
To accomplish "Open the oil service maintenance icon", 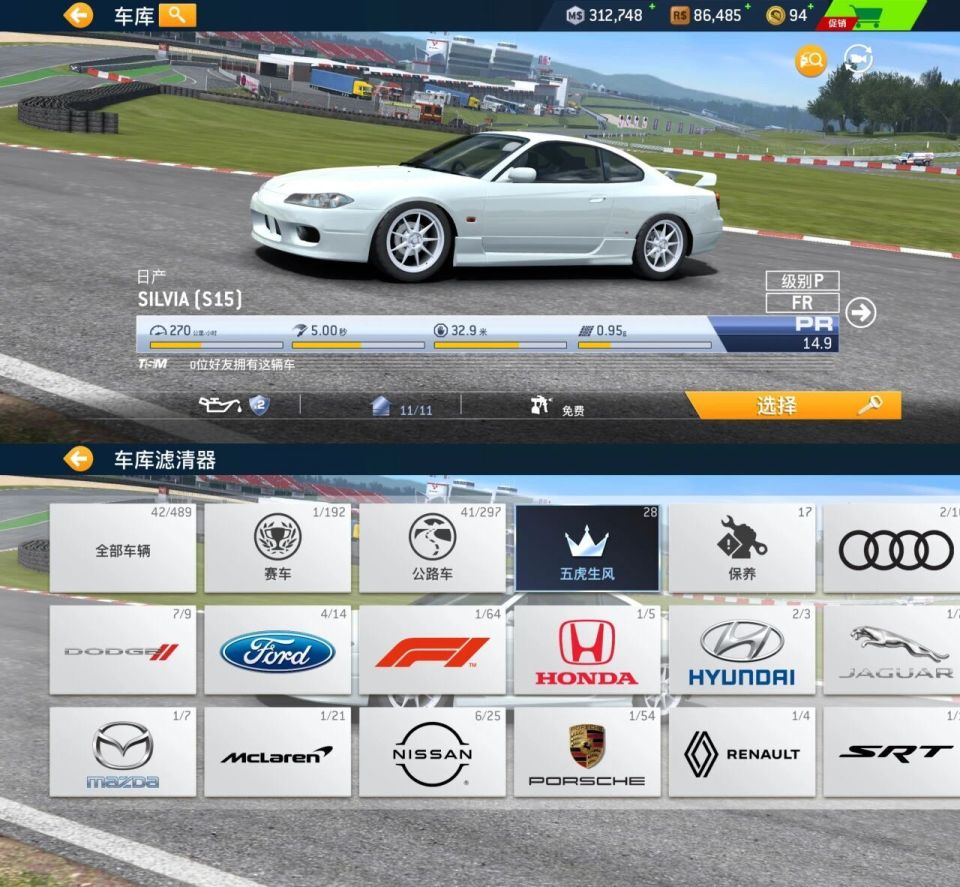I will (233, 405).
